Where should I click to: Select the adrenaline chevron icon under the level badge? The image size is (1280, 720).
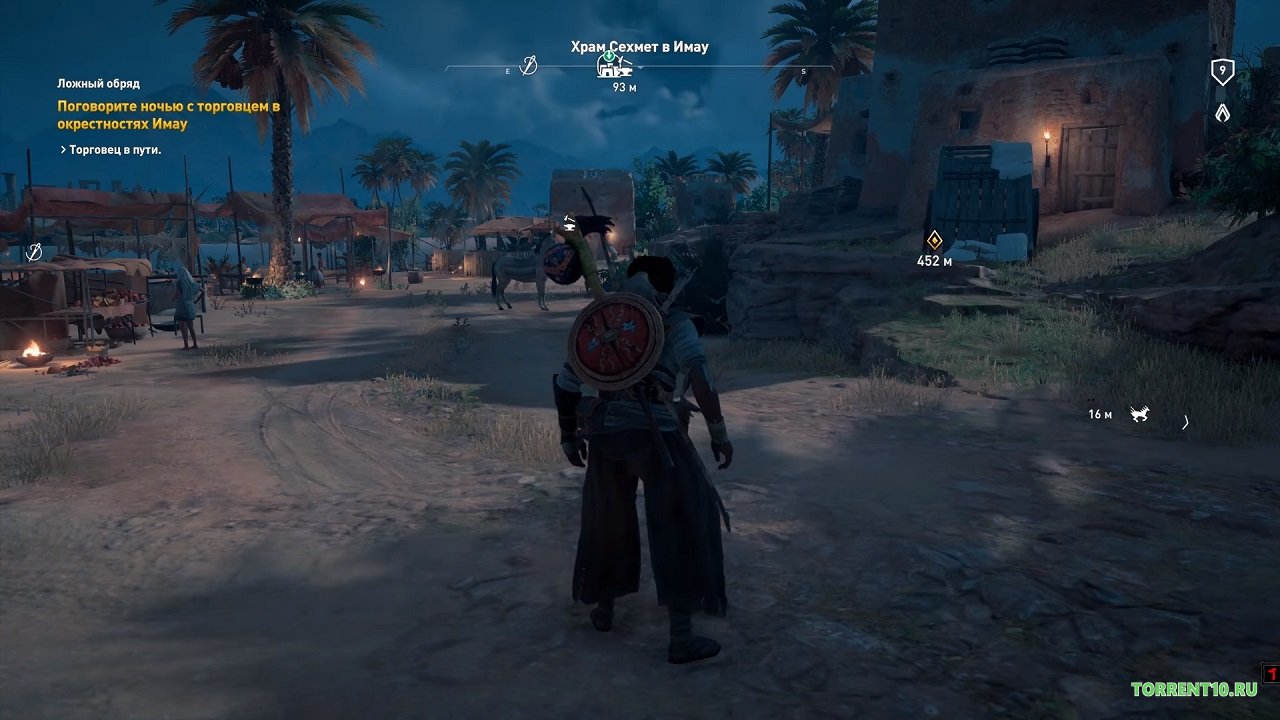[x=1221, y=113]
